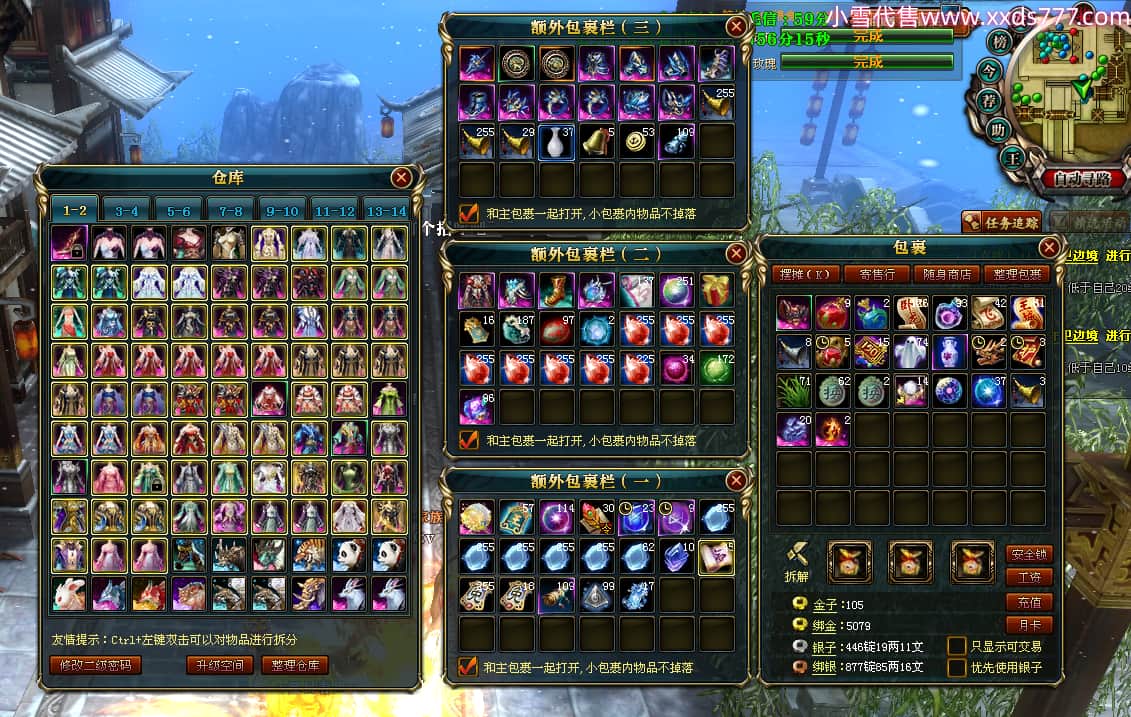Sort the bag with 整理包裹
1131x717 pixels.
[x=1016, y=274]
